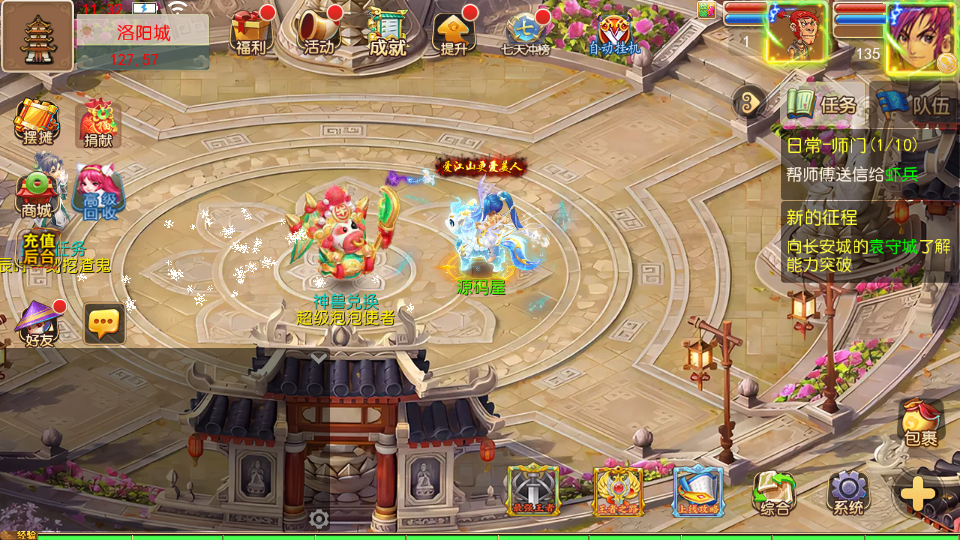Open the 商城 shop
The image size is (960, 540).
tap(37, 194)
